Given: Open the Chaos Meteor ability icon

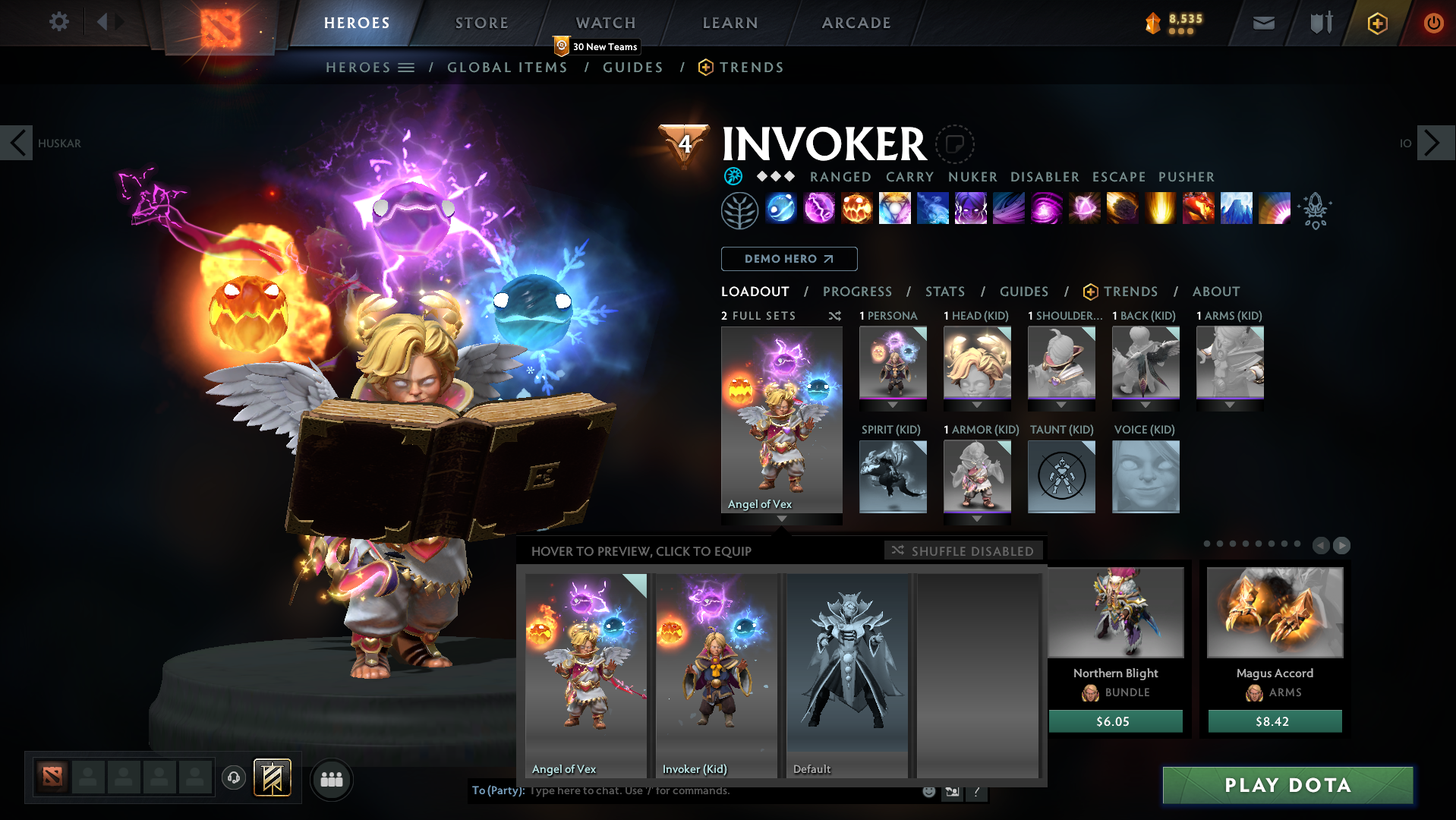Looking at the screenshot, I should click(x=1122, y=210).
